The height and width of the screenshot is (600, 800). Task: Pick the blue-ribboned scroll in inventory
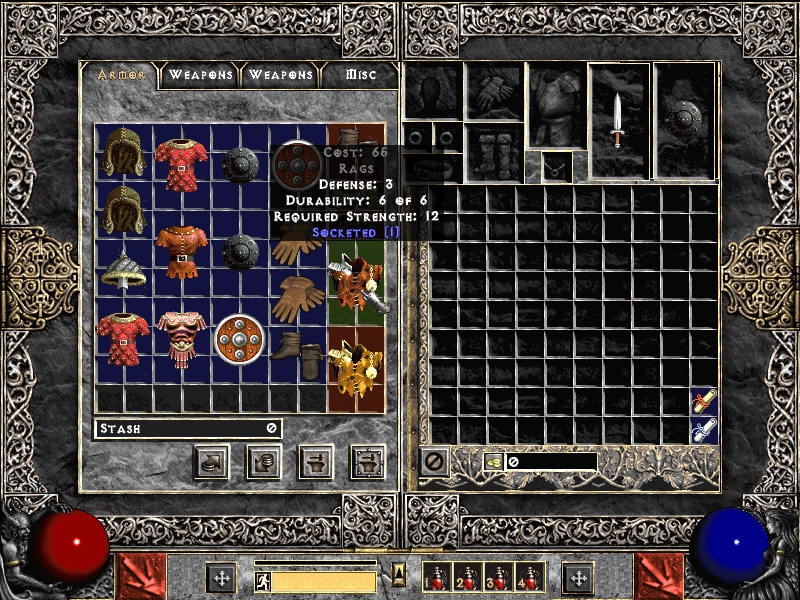704,431
